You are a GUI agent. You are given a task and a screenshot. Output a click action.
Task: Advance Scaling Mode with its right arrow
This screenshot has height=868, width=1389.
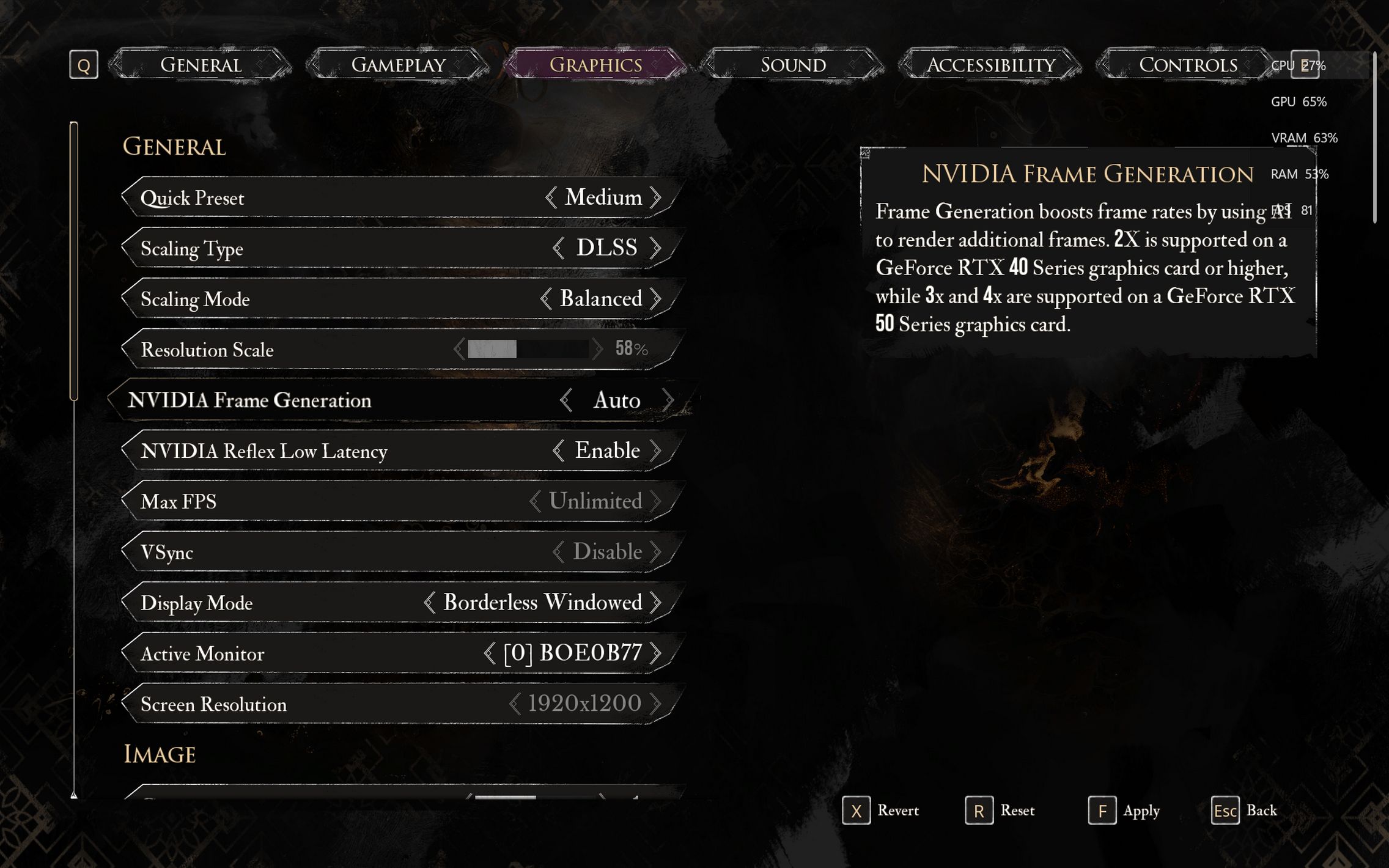click(657, 299)
